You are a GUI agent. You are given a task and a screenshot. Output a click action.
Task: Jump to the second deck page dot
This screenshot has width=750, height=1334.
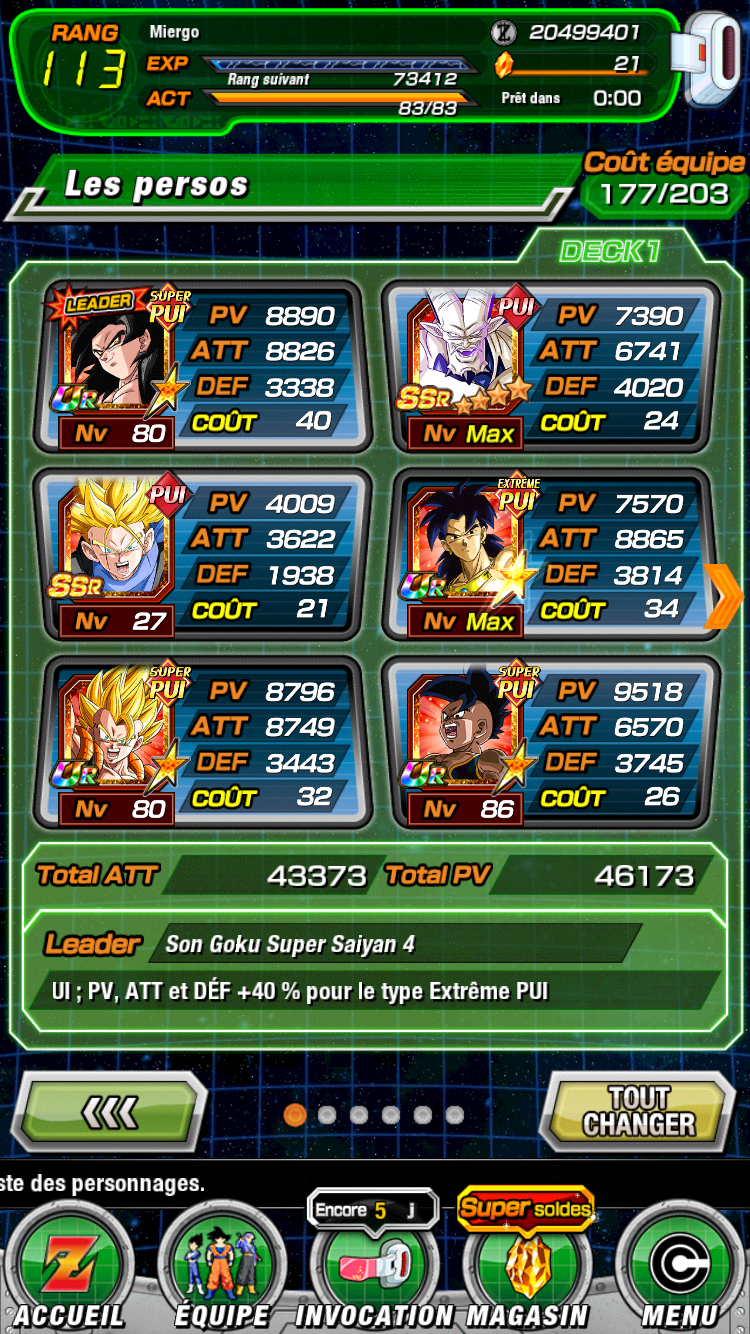(326, 1114)
